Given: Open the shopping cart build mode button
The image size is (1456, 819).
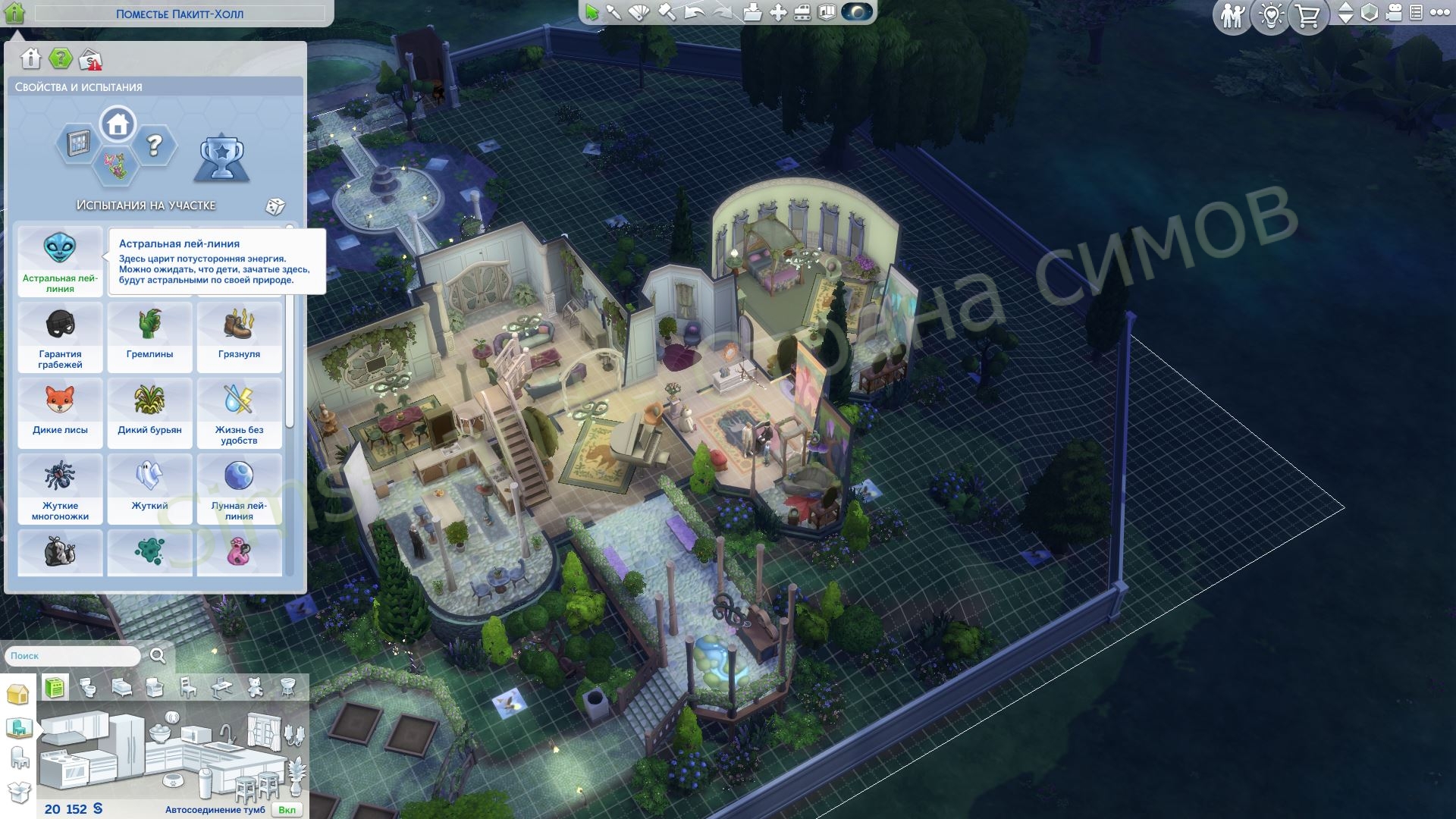Looking at the screenshot, I should 1308,15.
